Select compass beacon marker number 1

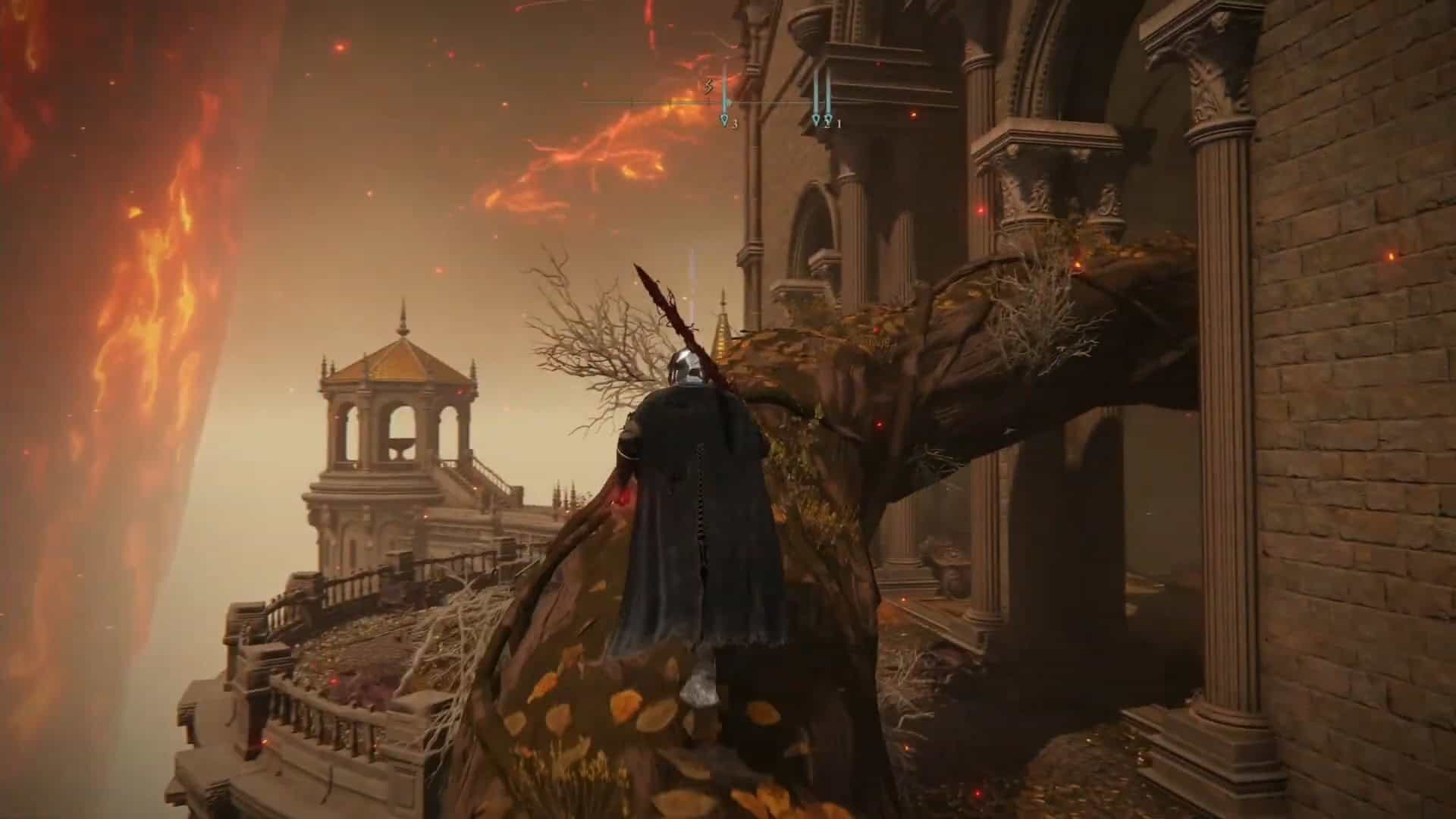click(x=828, y=120)
